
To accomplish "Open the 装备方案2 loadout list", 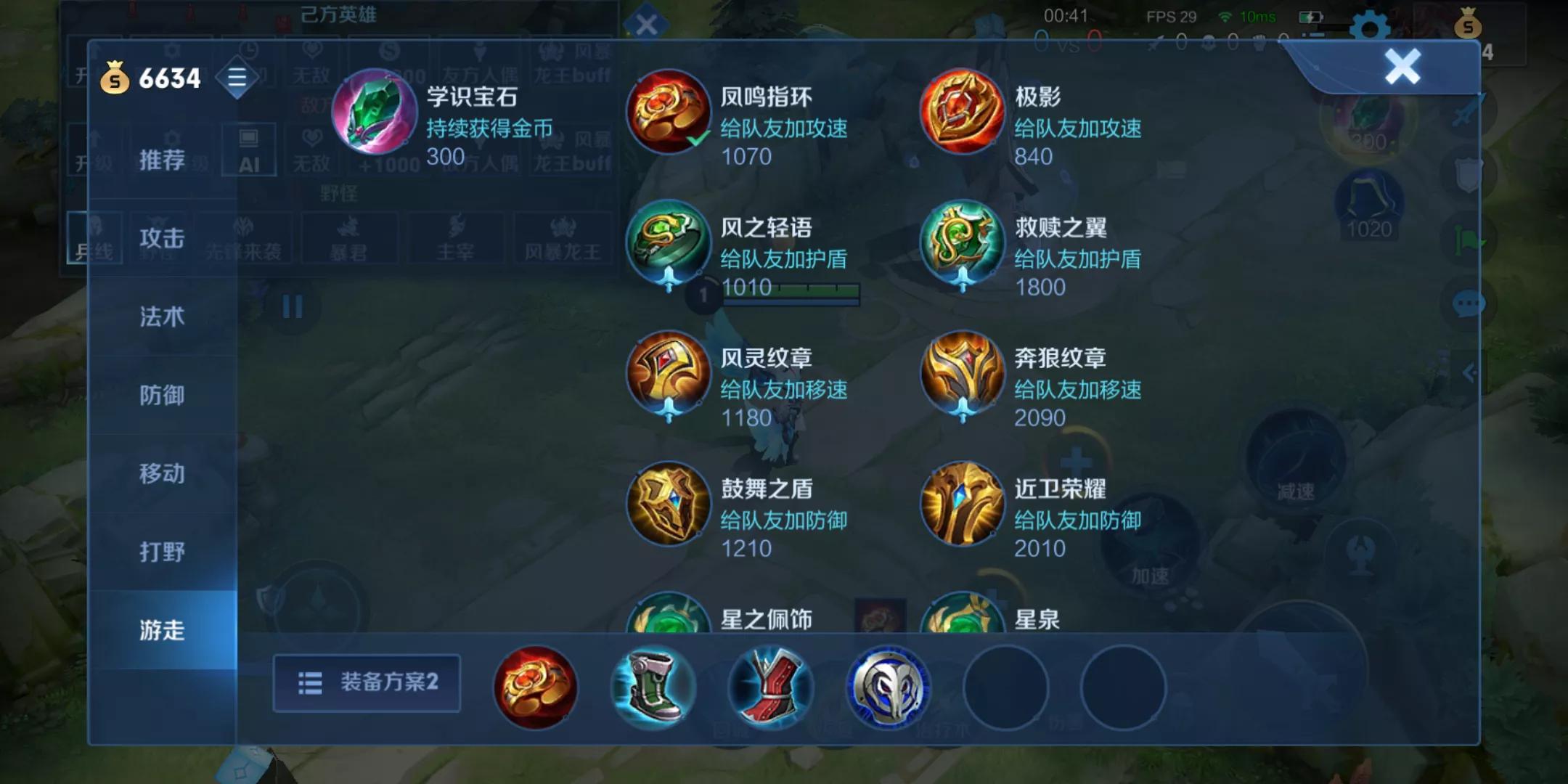I will click(x=367, y=683).
